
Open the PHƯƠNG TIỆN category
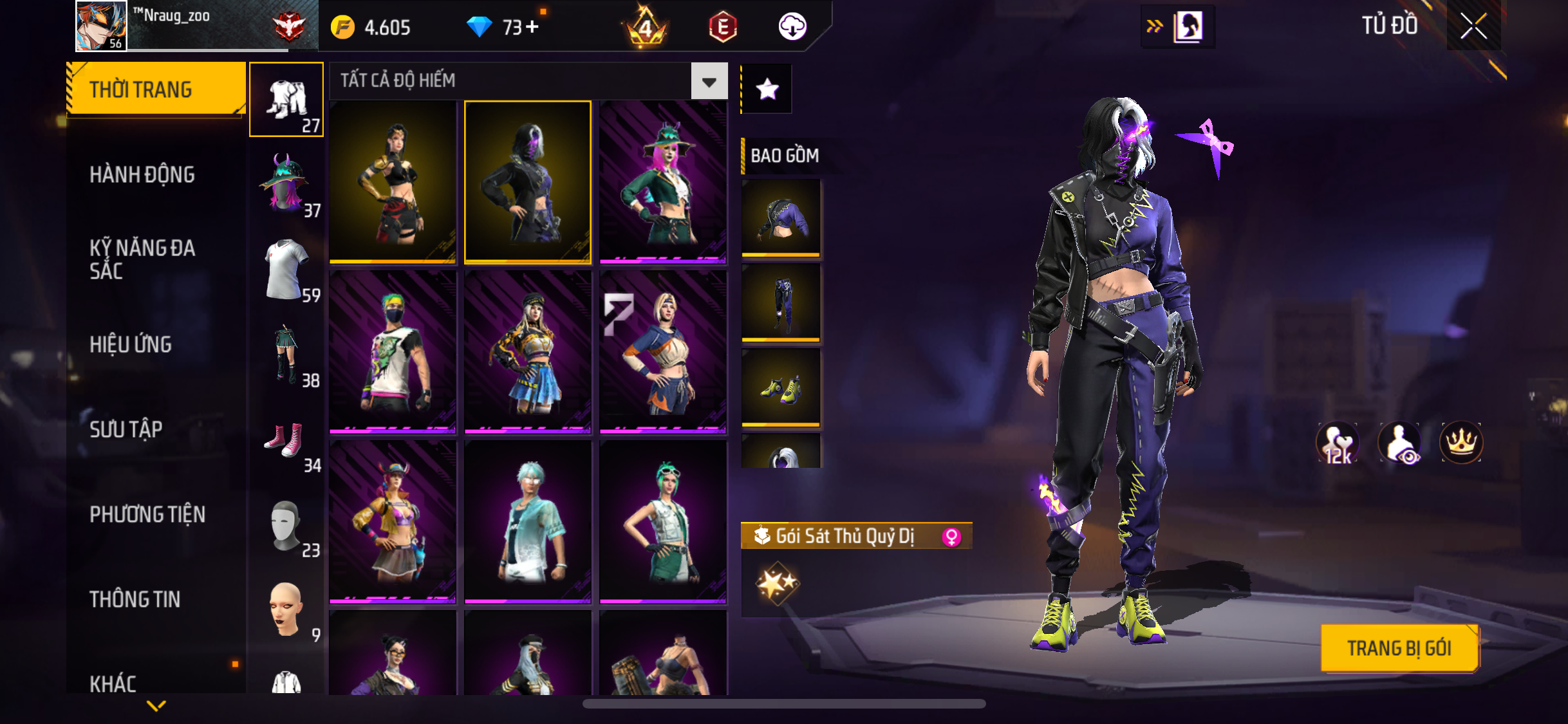point(147,514)
